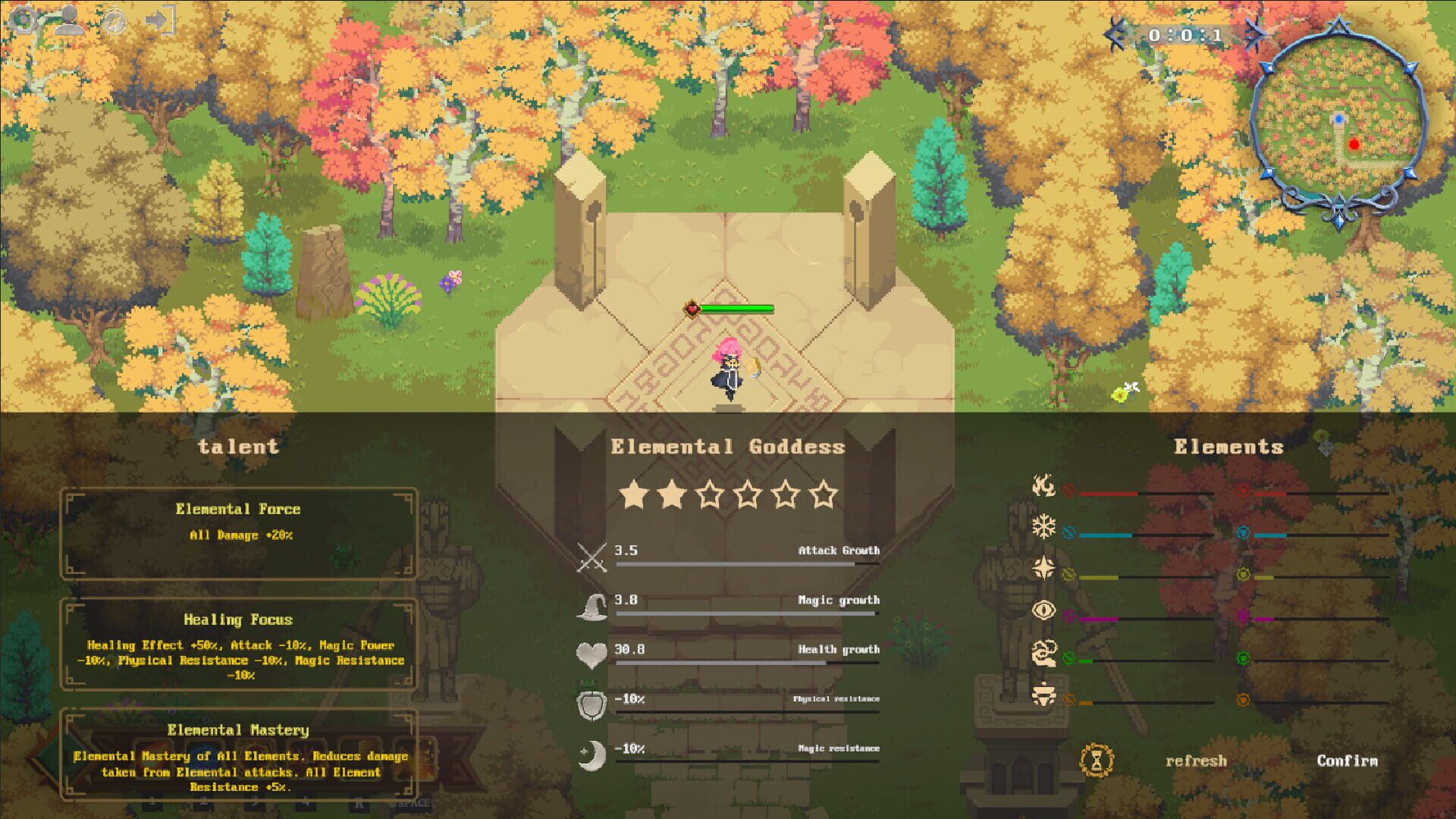Open the settings gear in top-left corner
Viewport: 1456px width, 819px height.
tap(24, 20)
